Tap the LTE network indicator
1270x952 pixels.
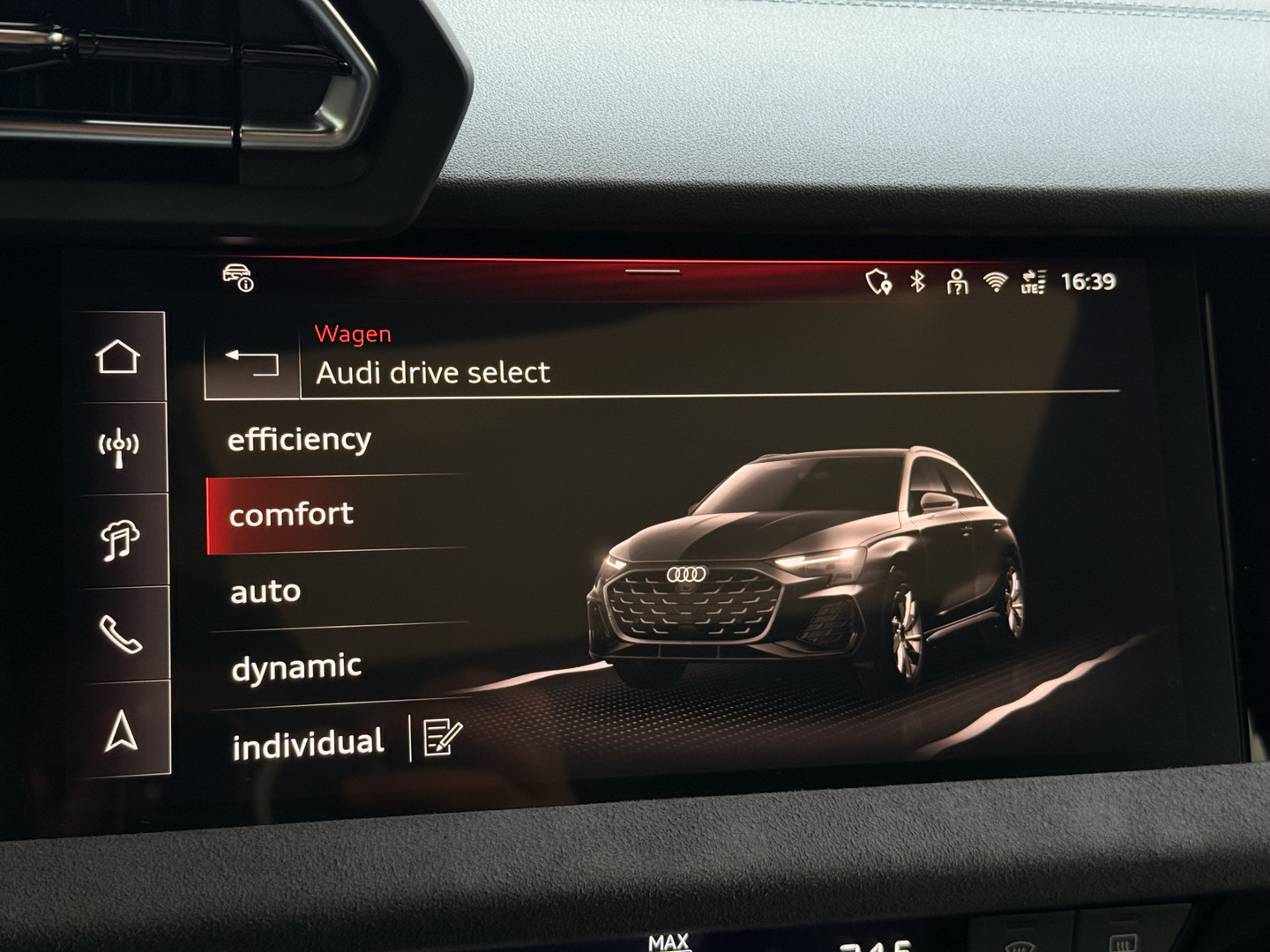(1032, 280)
